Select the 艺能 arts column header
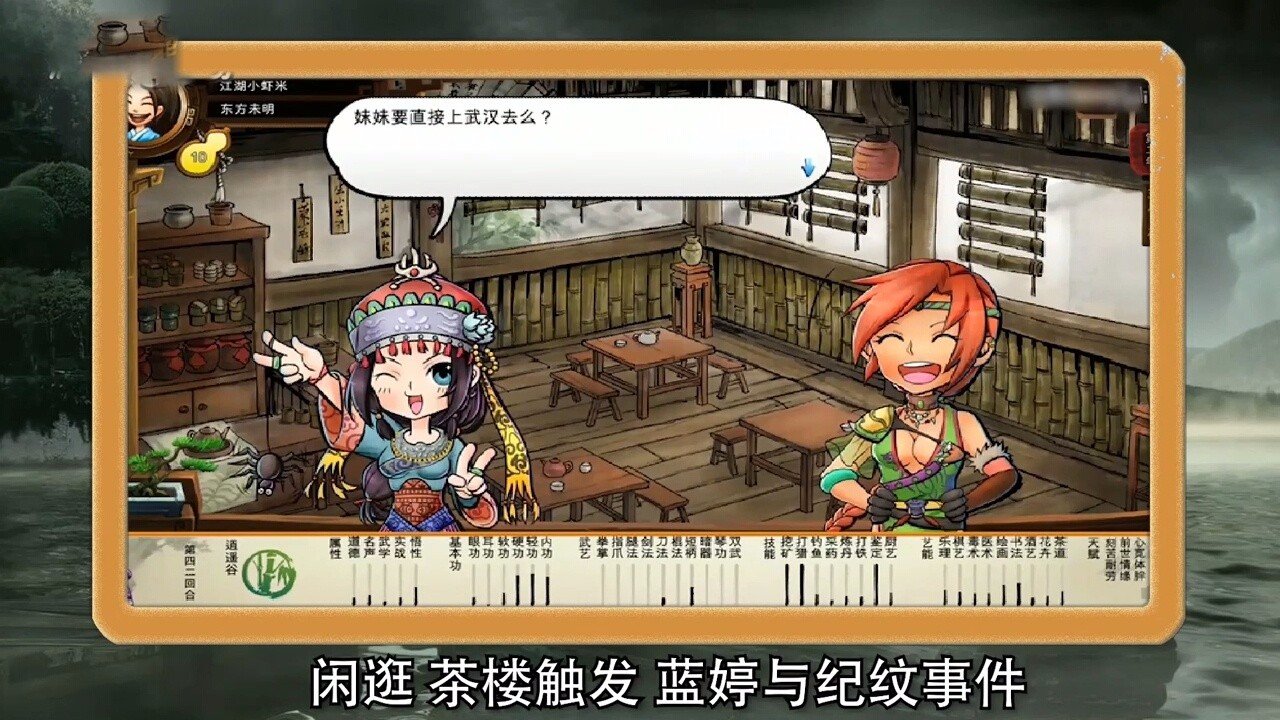Viewport: 1280px width, 720px height. tap(925, 548)
